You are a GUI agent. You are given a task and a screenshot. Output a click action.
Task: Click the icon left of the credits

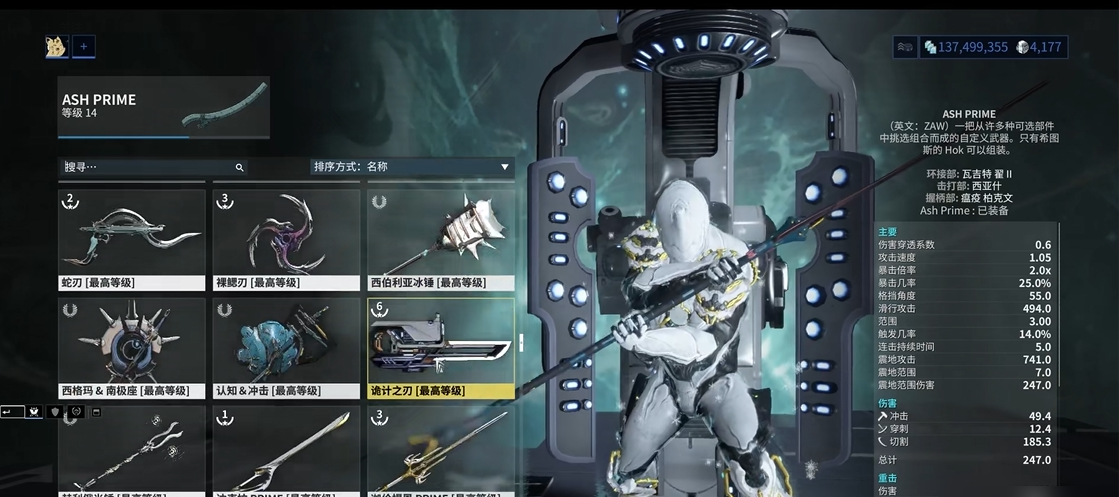coord(905,47)
